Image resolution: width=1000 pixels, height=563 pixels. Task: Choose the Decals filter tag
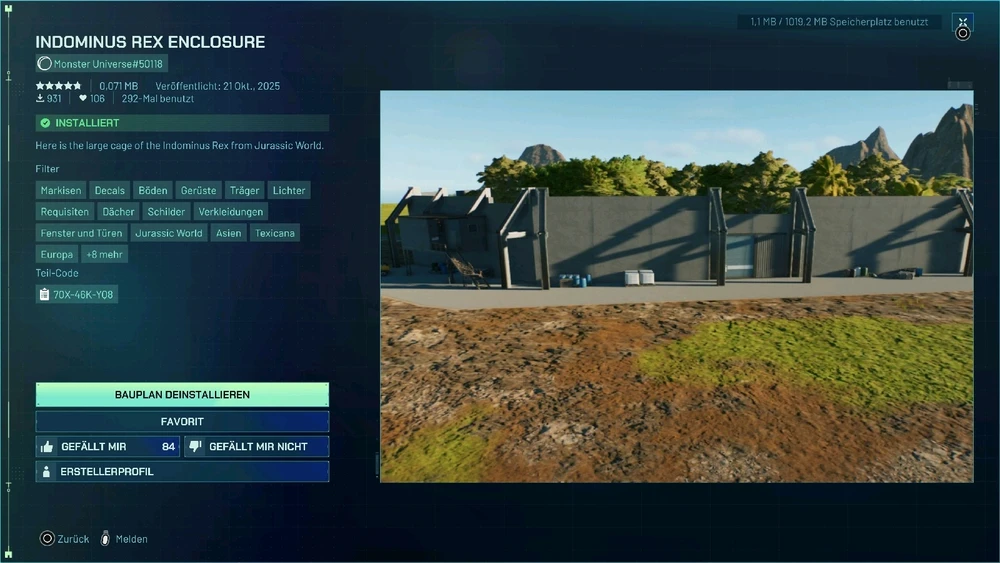[110, 190]
